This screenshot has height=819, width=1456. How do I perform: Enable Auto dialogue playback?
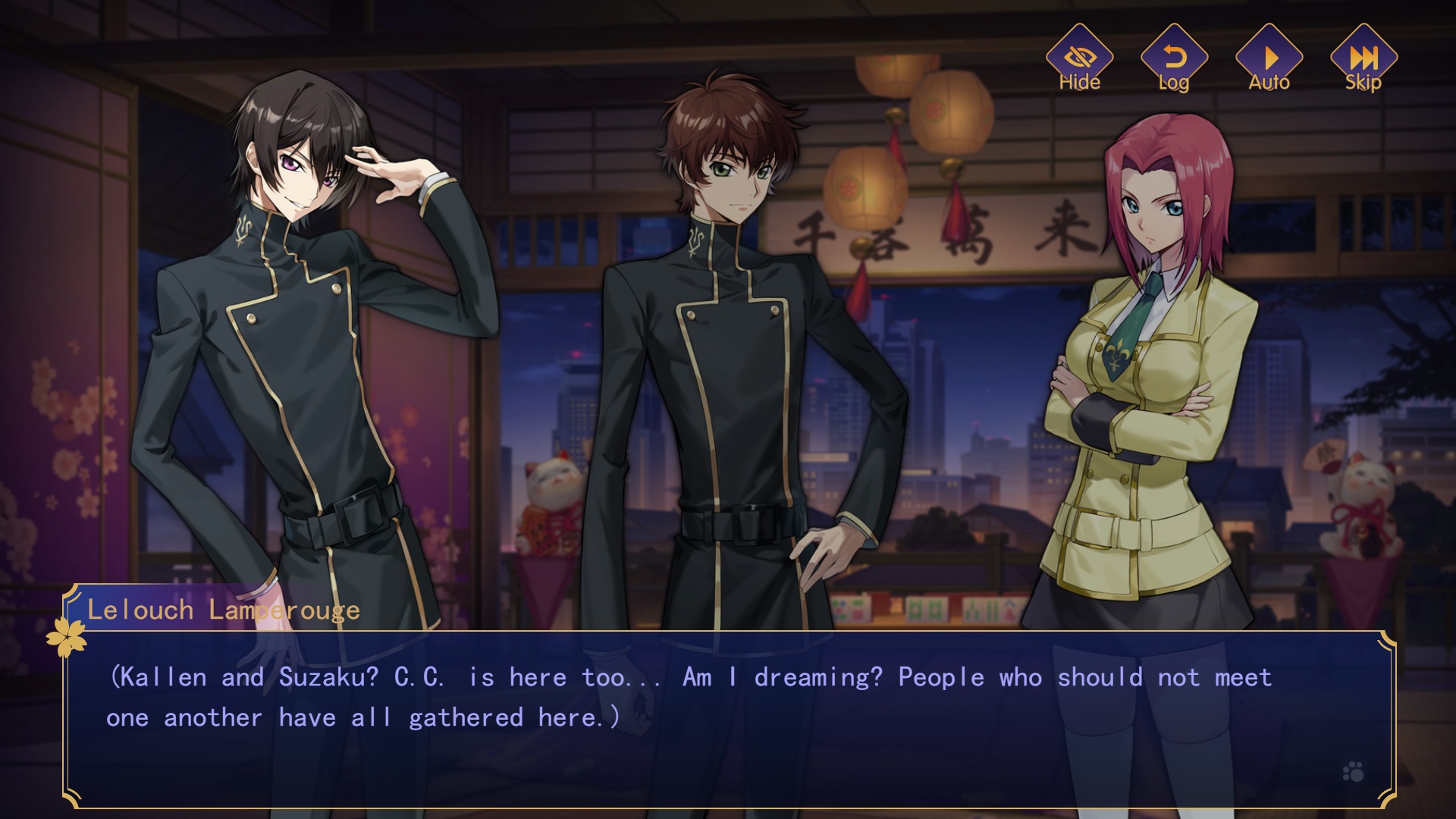(1269, 59)
